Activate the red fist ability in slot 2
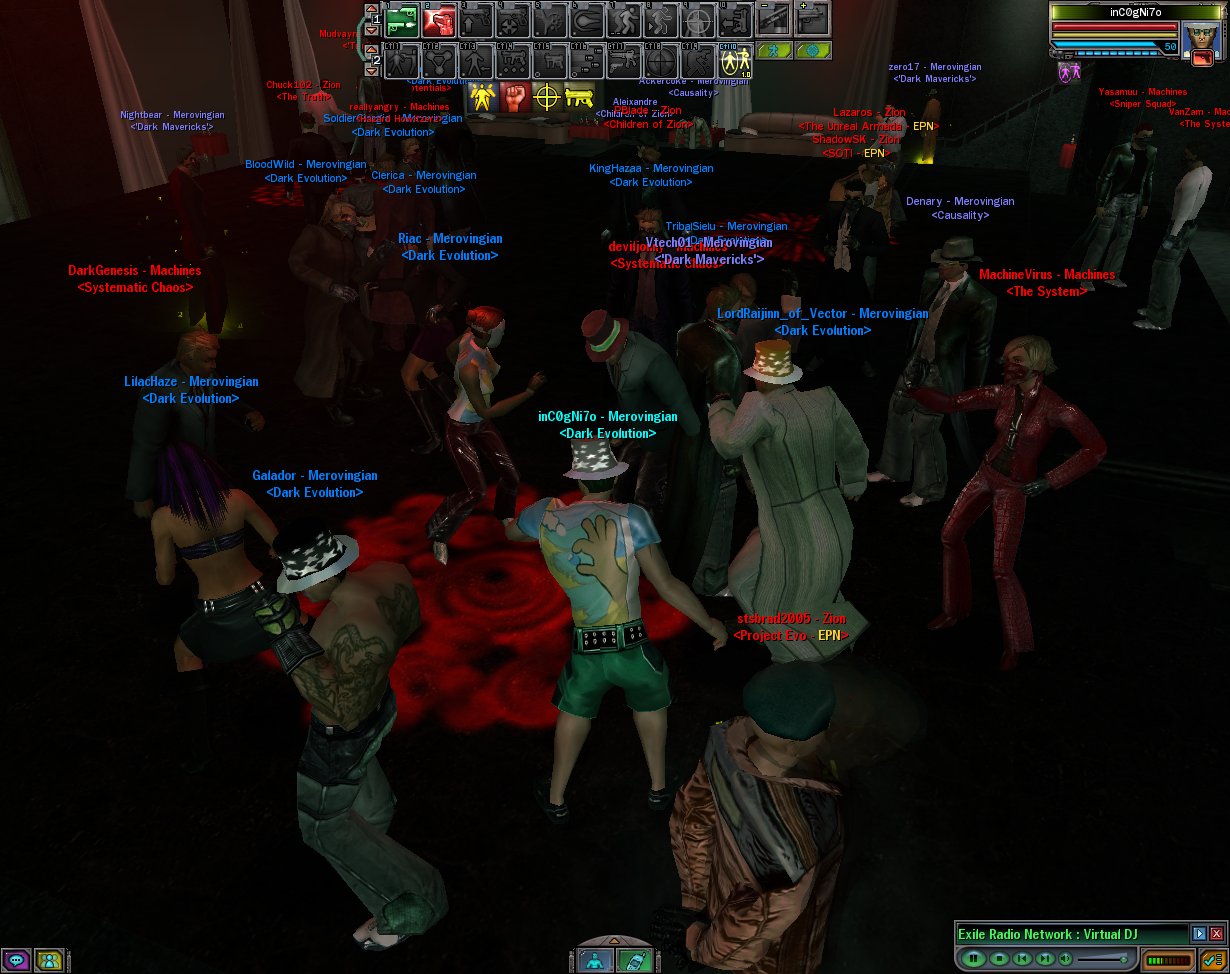Screen dimensions: 1230x974 439,20
